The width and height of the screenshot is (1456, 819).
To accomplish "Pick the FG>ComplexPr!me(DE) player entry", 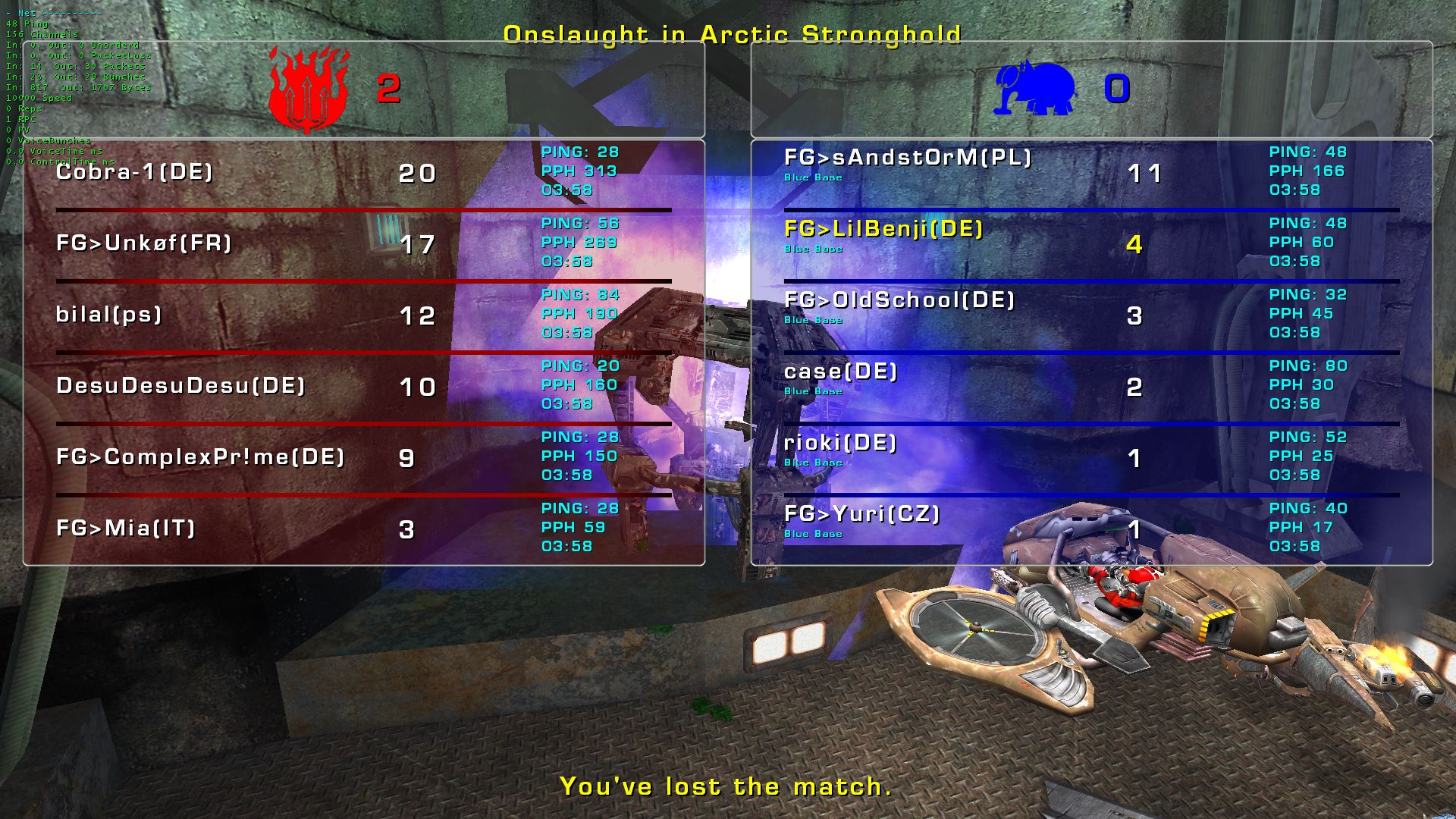I will click(x=200, y=457).
